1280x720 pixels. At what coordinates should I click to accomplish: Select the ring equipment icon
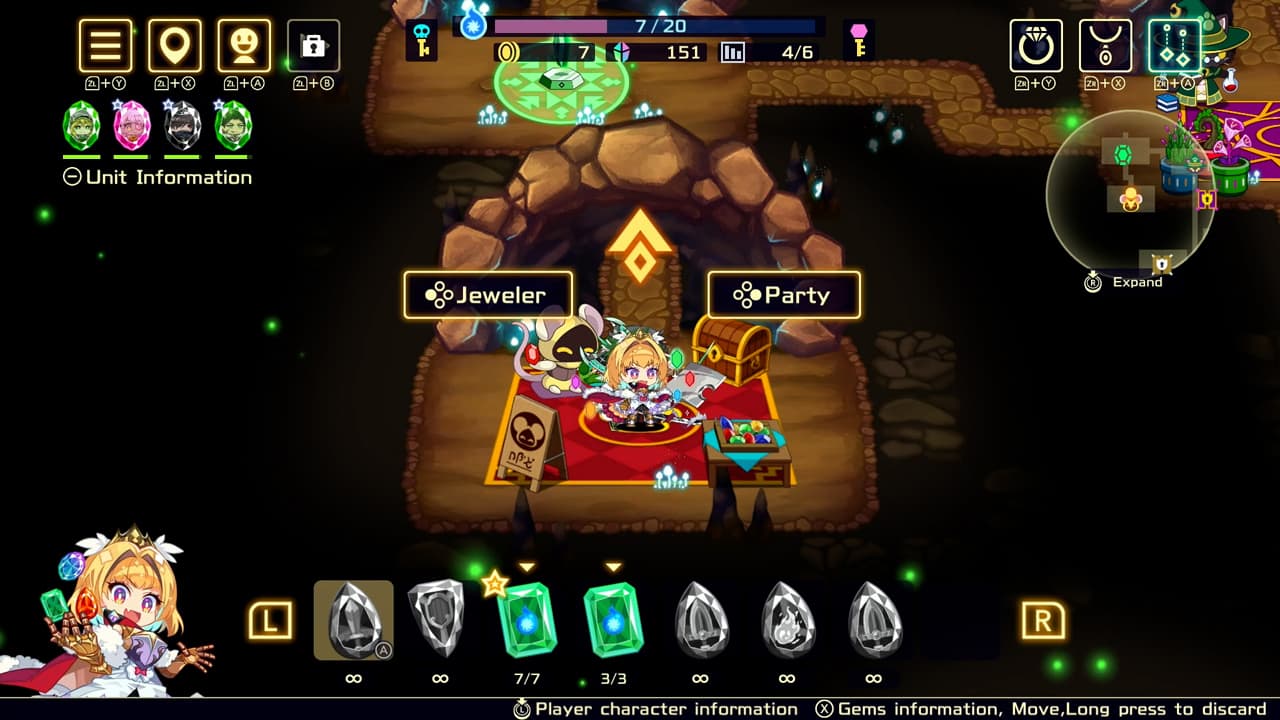1035,46
